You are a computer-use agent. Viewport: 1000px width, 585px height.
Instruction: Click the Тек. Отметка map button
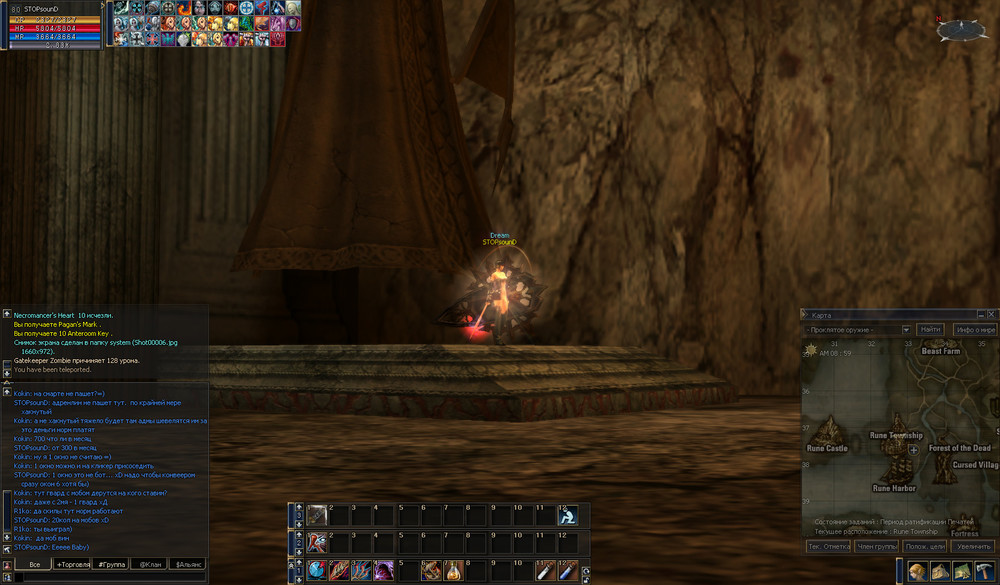[828, 546]
